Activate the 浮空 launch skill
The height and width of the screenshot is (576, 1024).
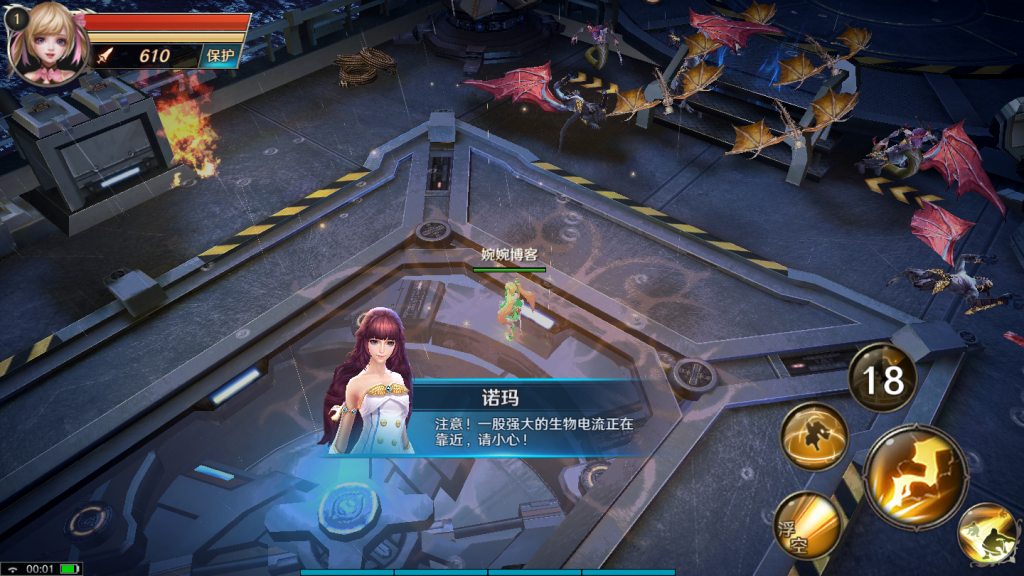point(806,525)
